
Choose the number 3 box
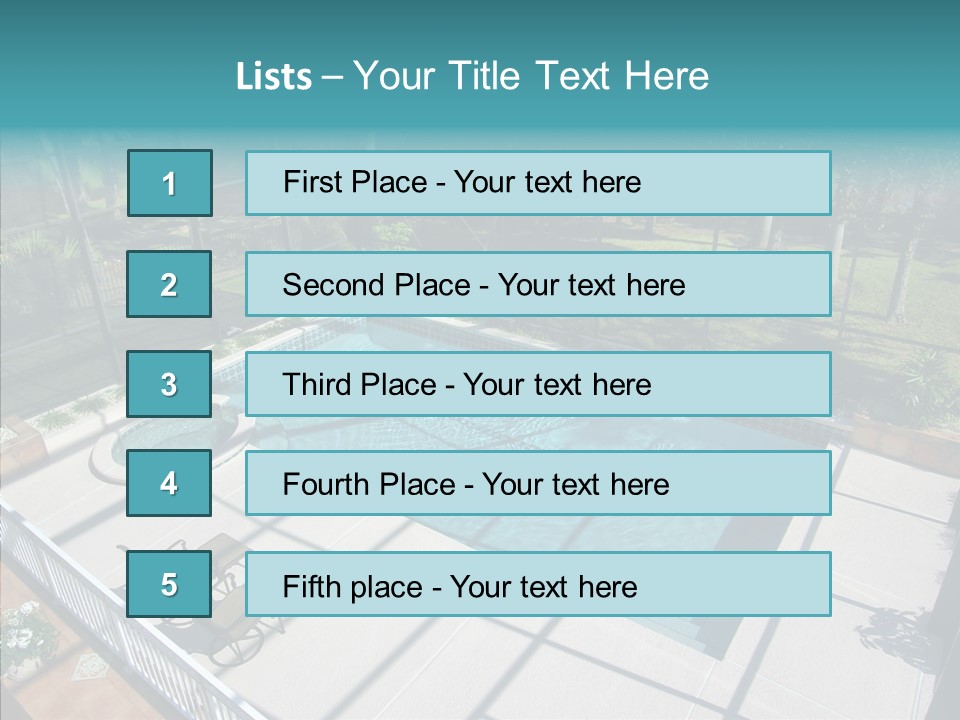pyautogui.click(x=169, y=384)
